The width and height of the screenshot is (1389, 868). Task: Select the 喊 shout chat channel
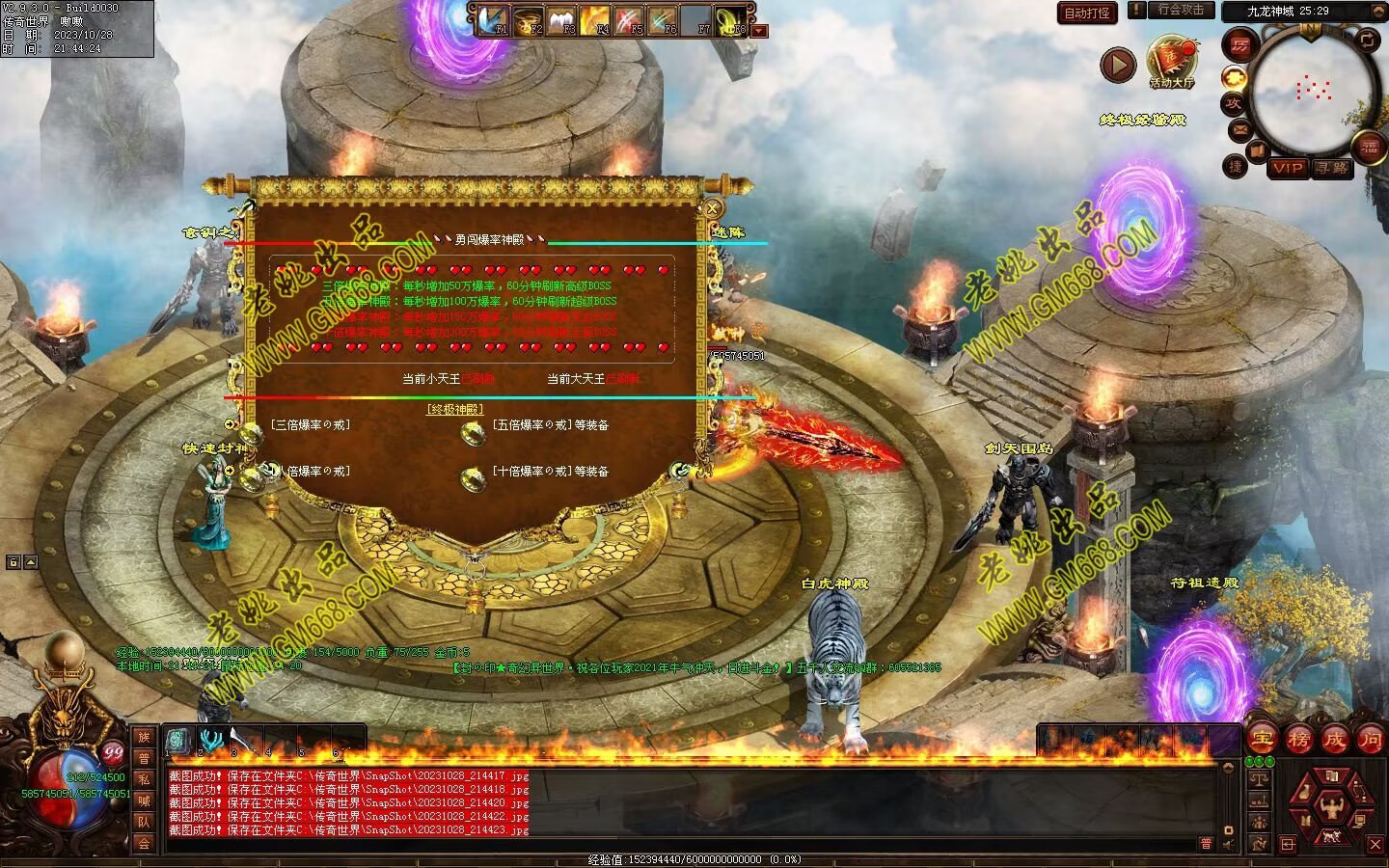[x=144, y=800]
